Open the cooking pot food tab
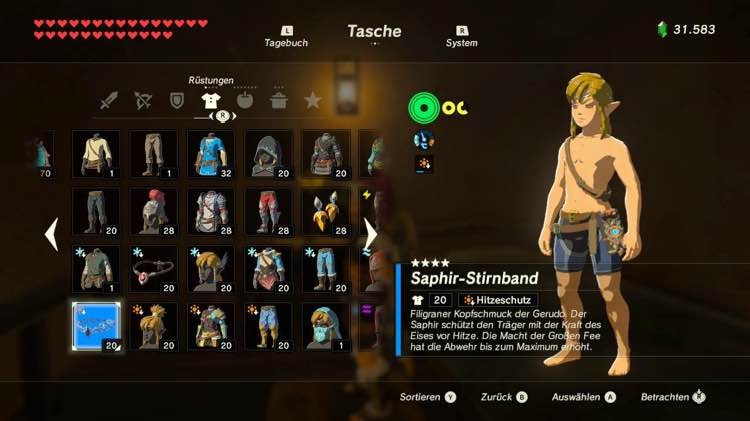Screen dimensions: 750x421 (279, 100)
